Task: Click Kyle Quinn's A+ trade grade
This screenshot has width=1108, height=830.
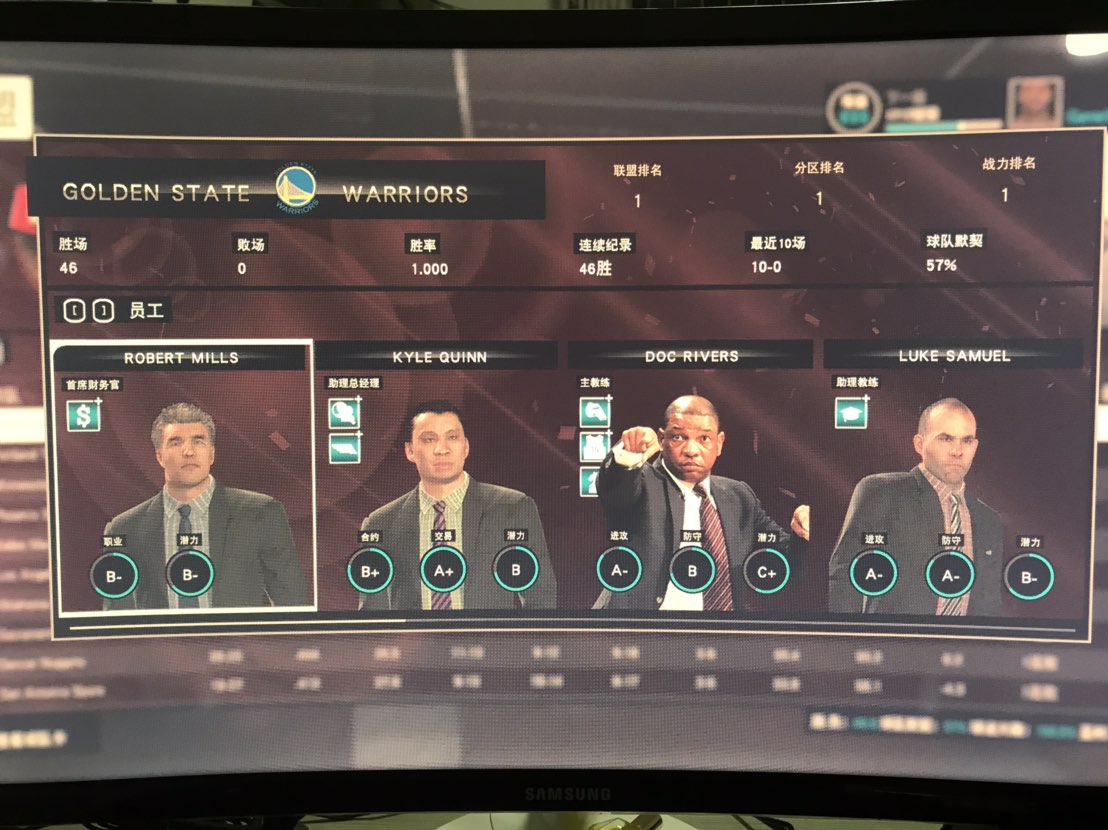Action: [443, 570]
